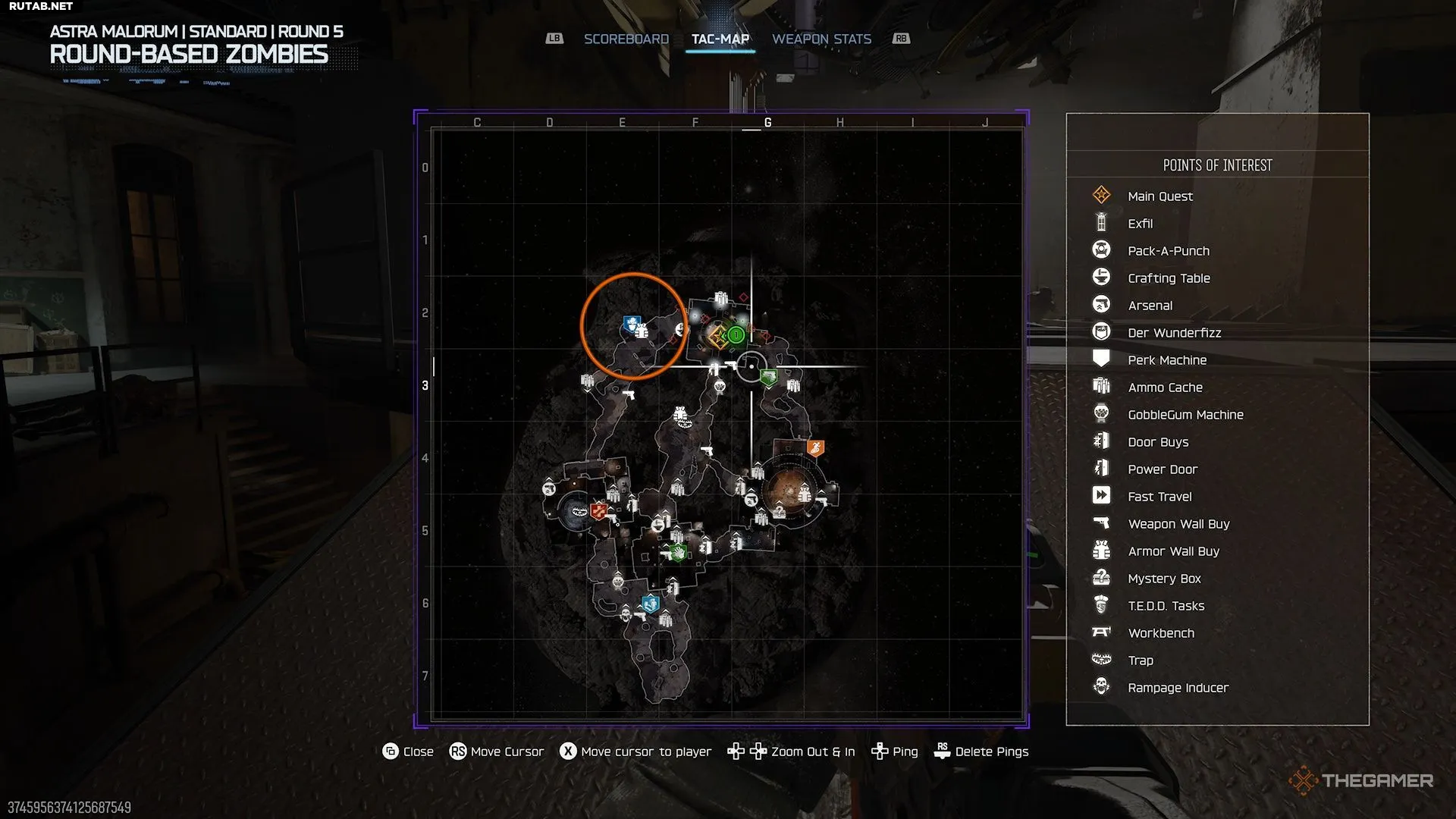Select Pack-A-Punch legend entry

(x=1168, y=251)
